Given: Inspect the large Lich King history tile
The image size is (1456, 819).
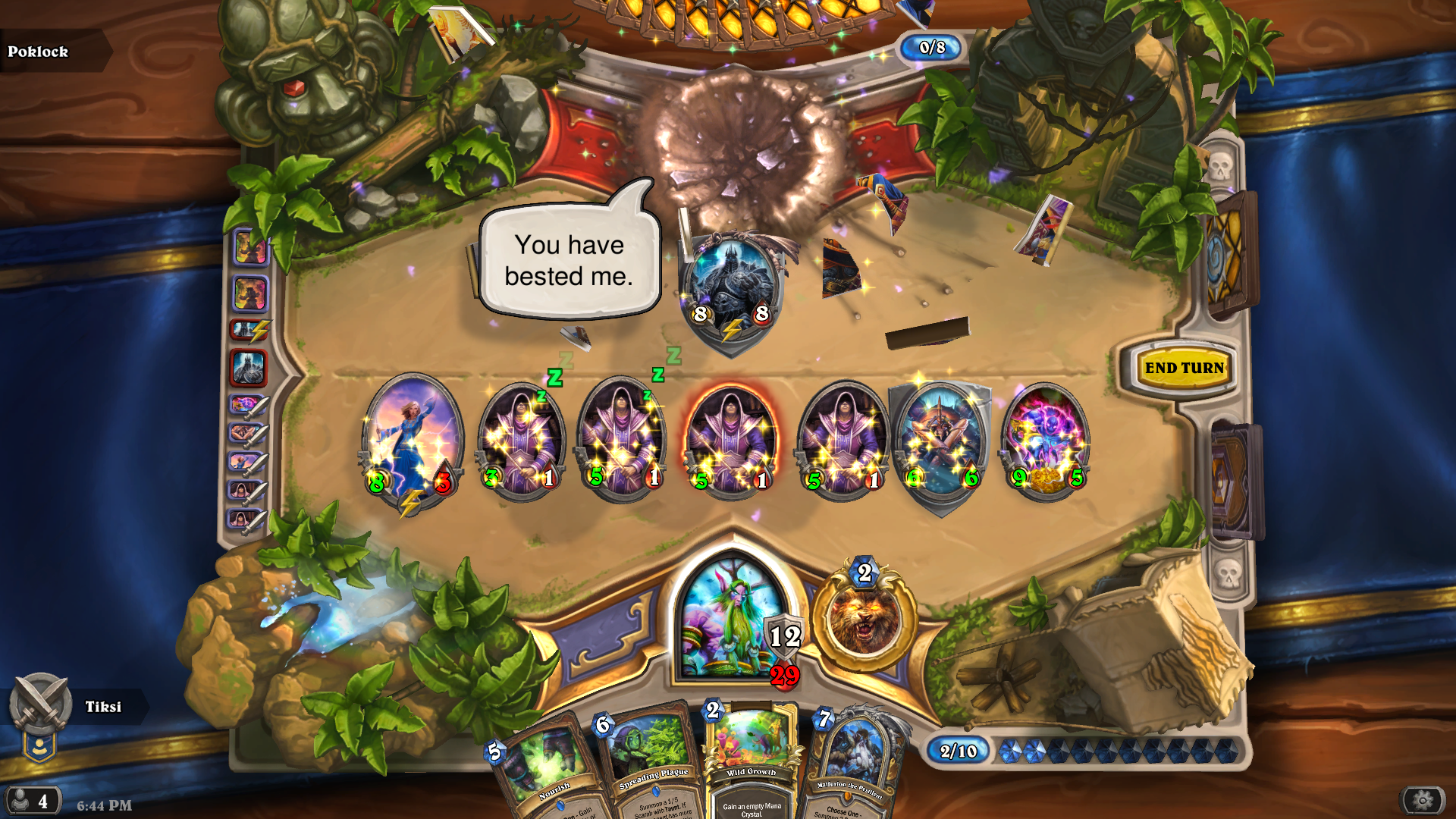Looking at the screenshot, I should 249,367.
